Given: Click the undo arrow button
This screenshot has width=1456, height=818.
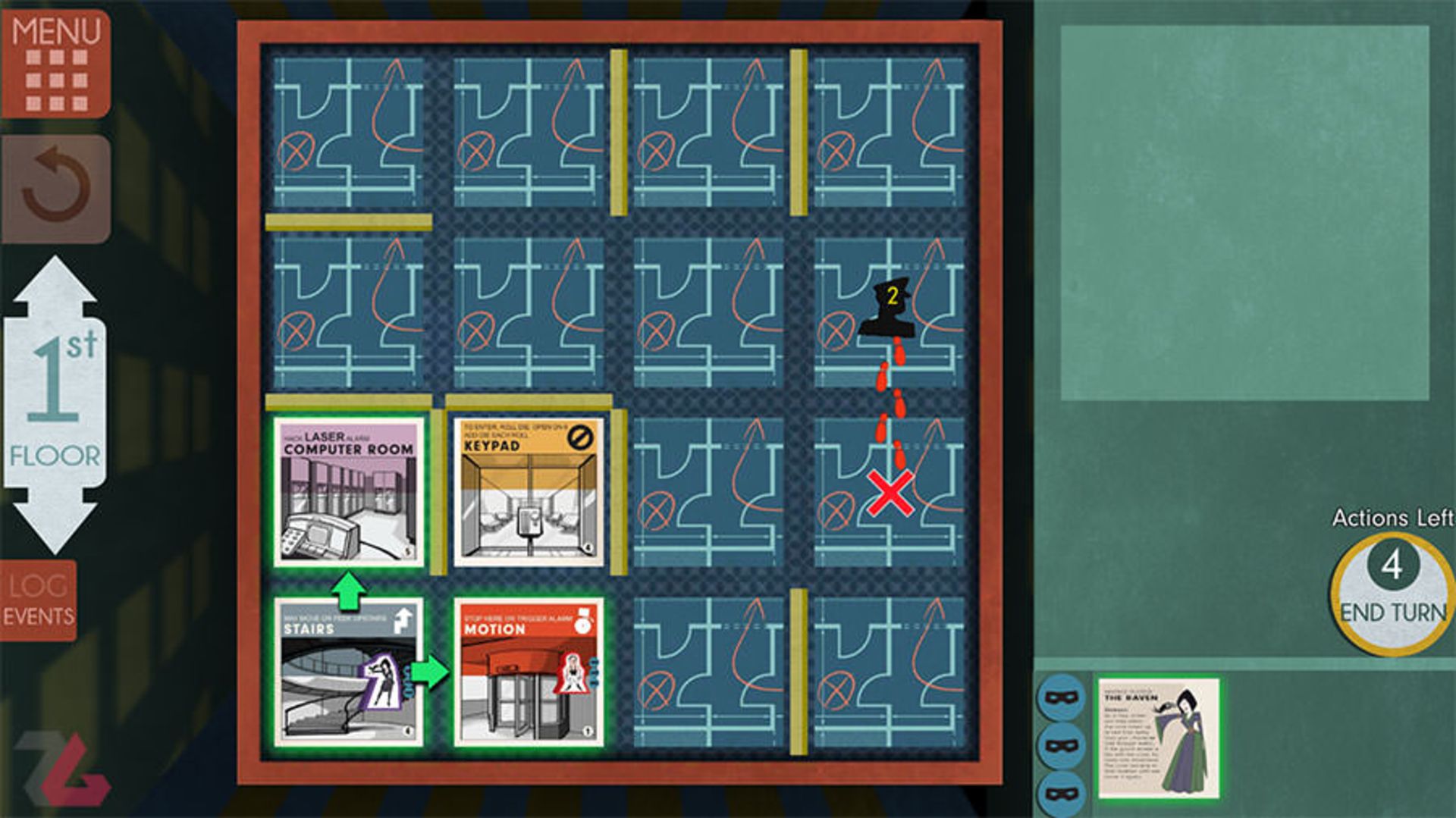Looking at the screenshot, I should [56, 189].
